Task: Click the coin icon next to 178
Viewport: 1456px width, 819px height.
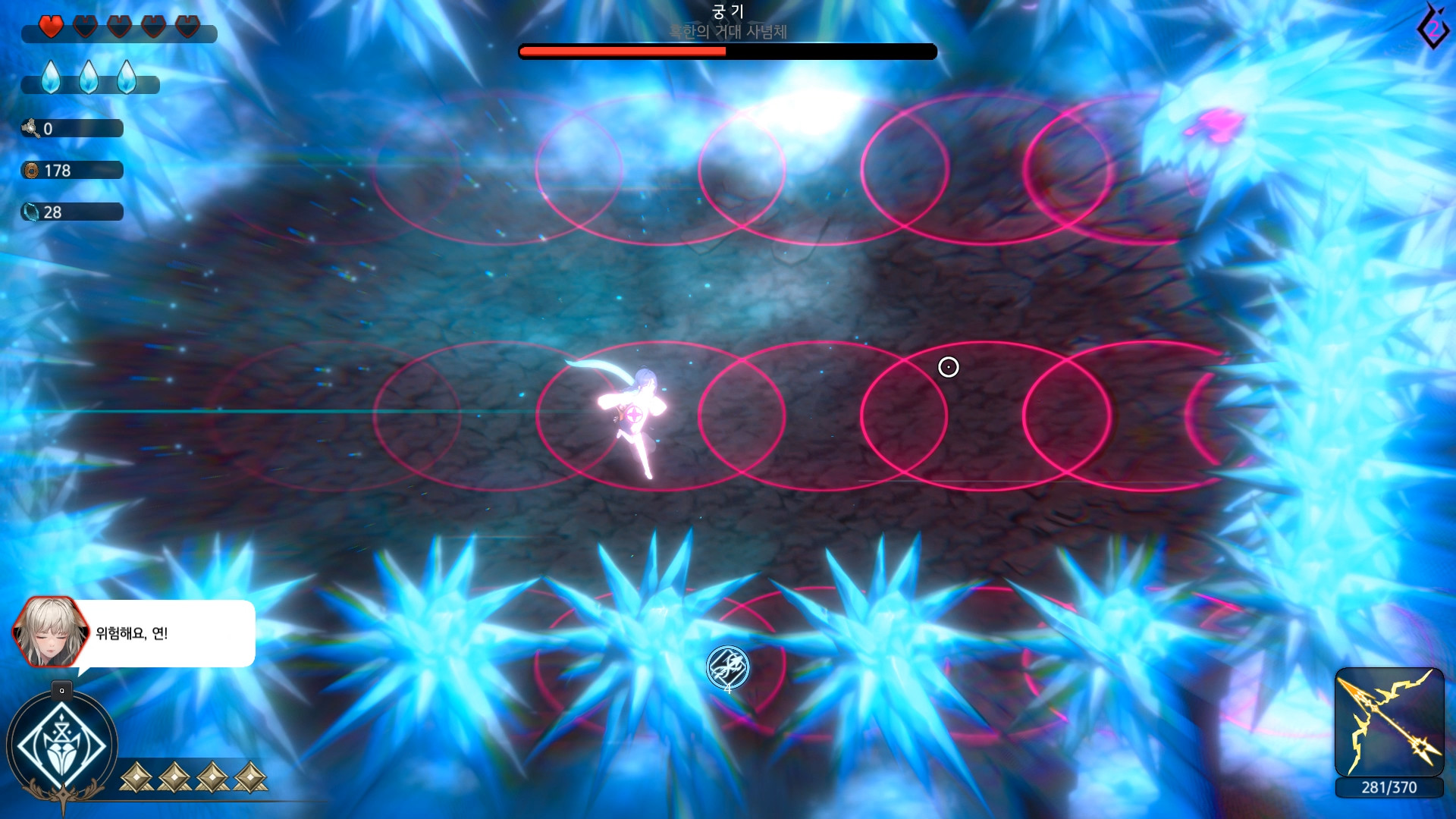Action: tap(30, 170)
